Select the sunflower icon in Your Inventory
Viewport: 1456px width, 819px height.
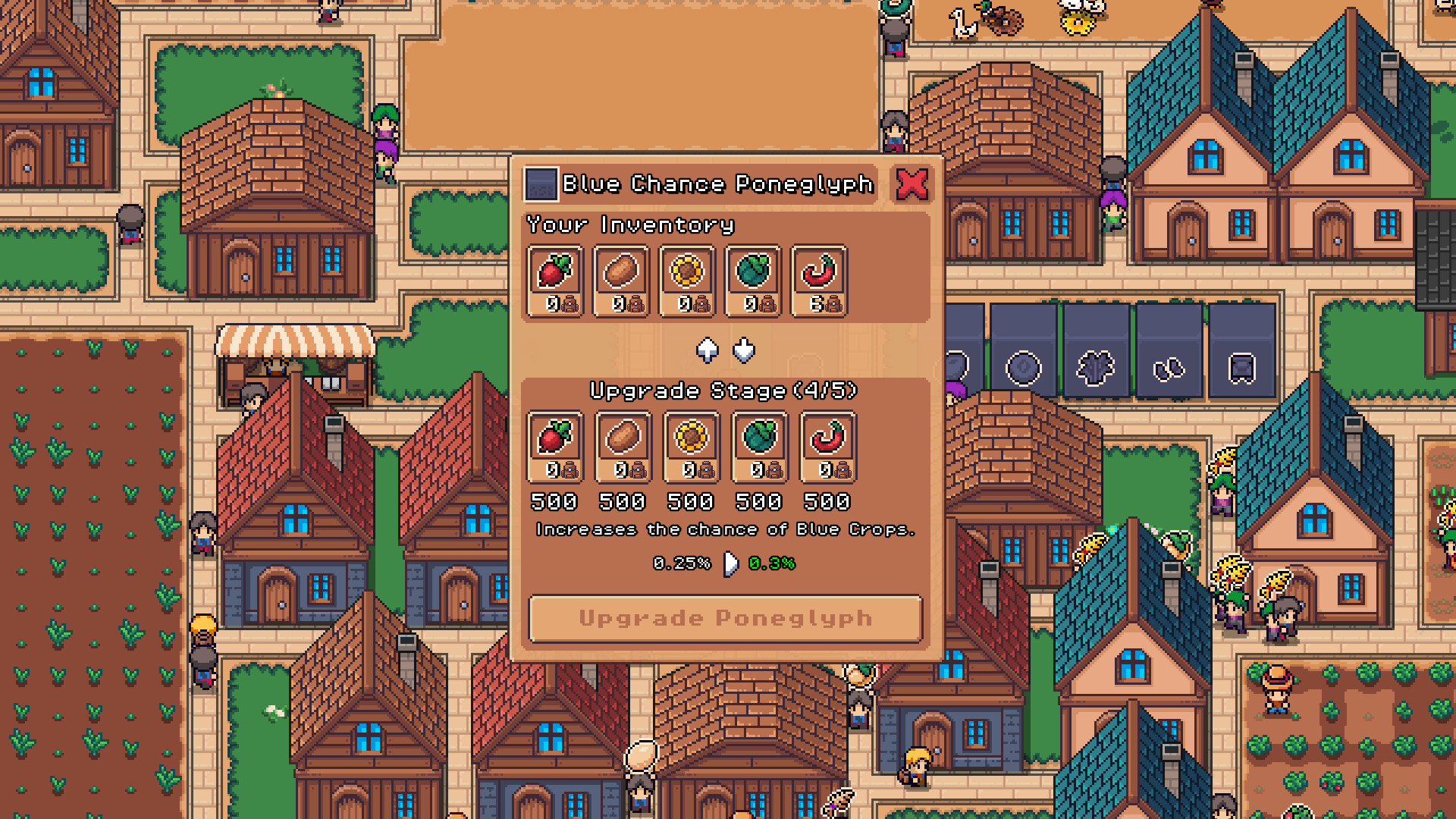tap(689, 275)
